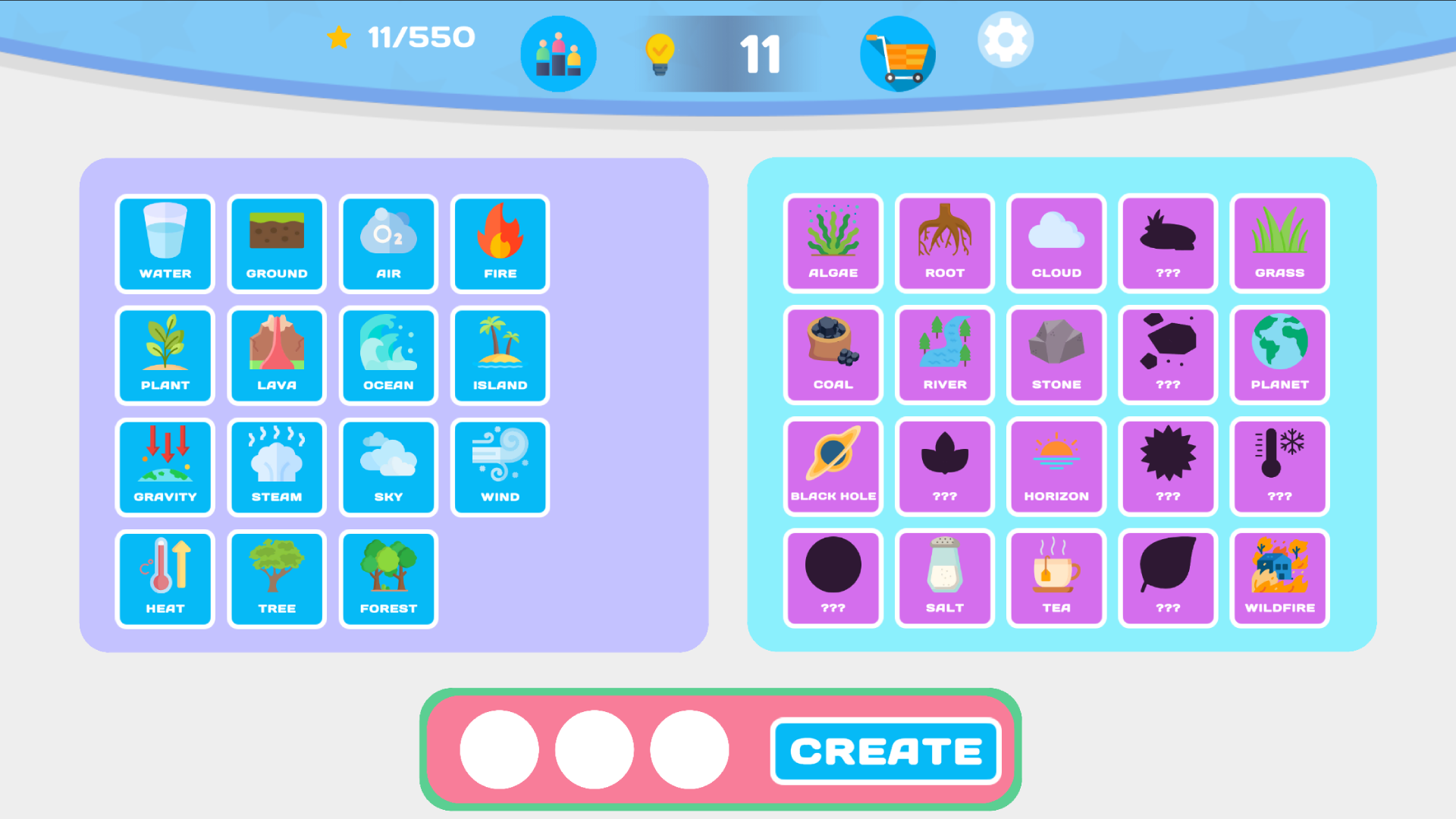This screenshot has width=1456, height=819.
Task: Select the Gravity element
Action: [165, 467]
